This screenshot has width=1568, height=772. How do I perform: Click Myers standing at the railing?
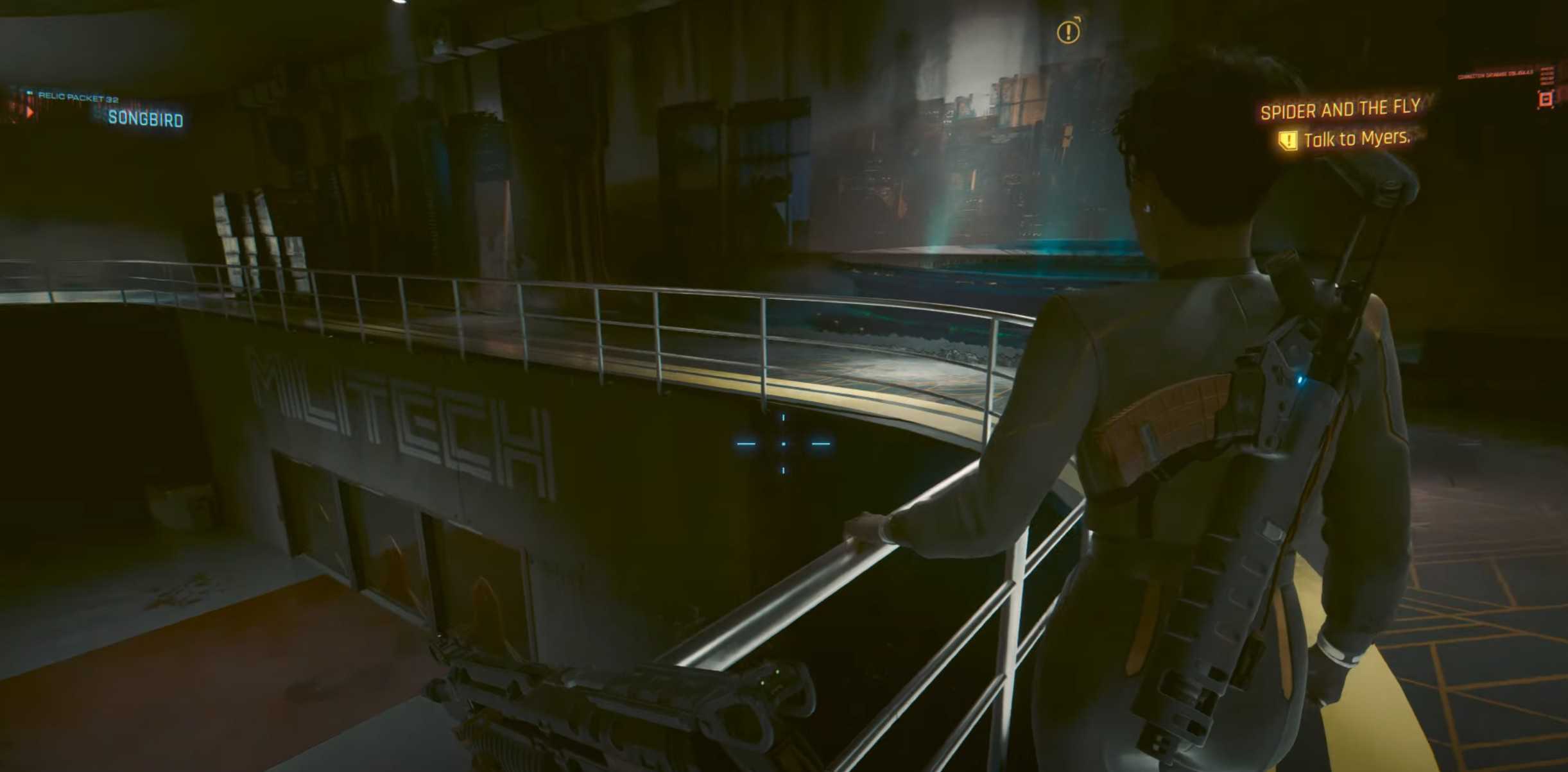tap(1219, 385)
